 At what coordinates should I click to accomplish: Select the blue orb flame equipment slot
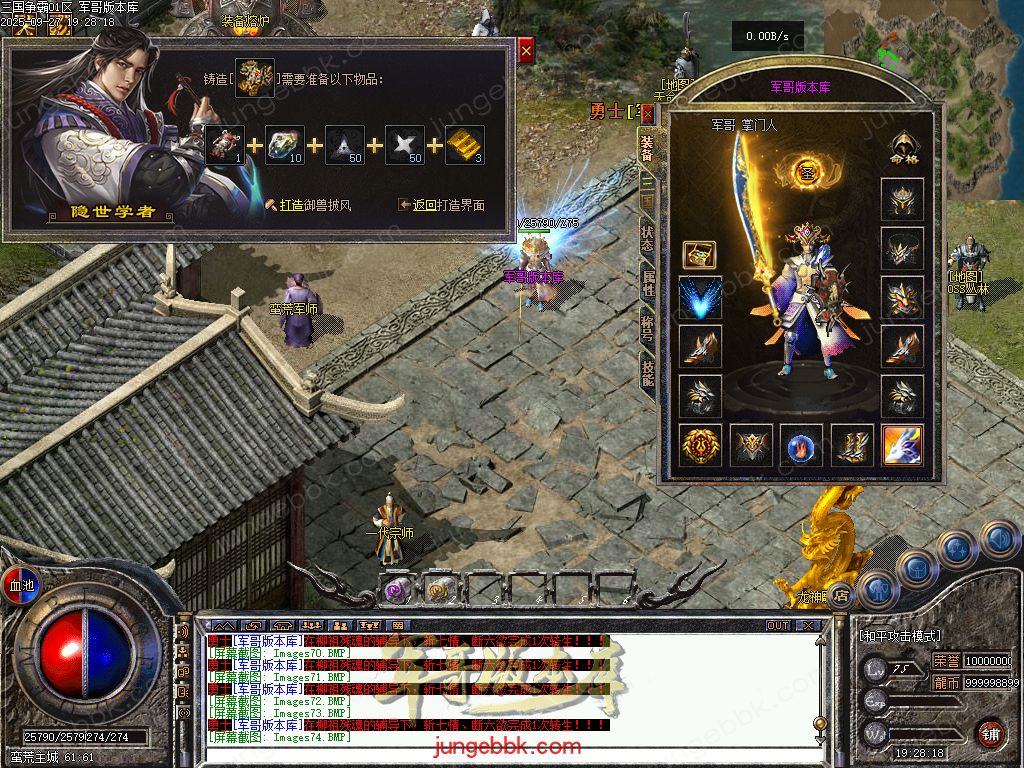coord(801,445)
